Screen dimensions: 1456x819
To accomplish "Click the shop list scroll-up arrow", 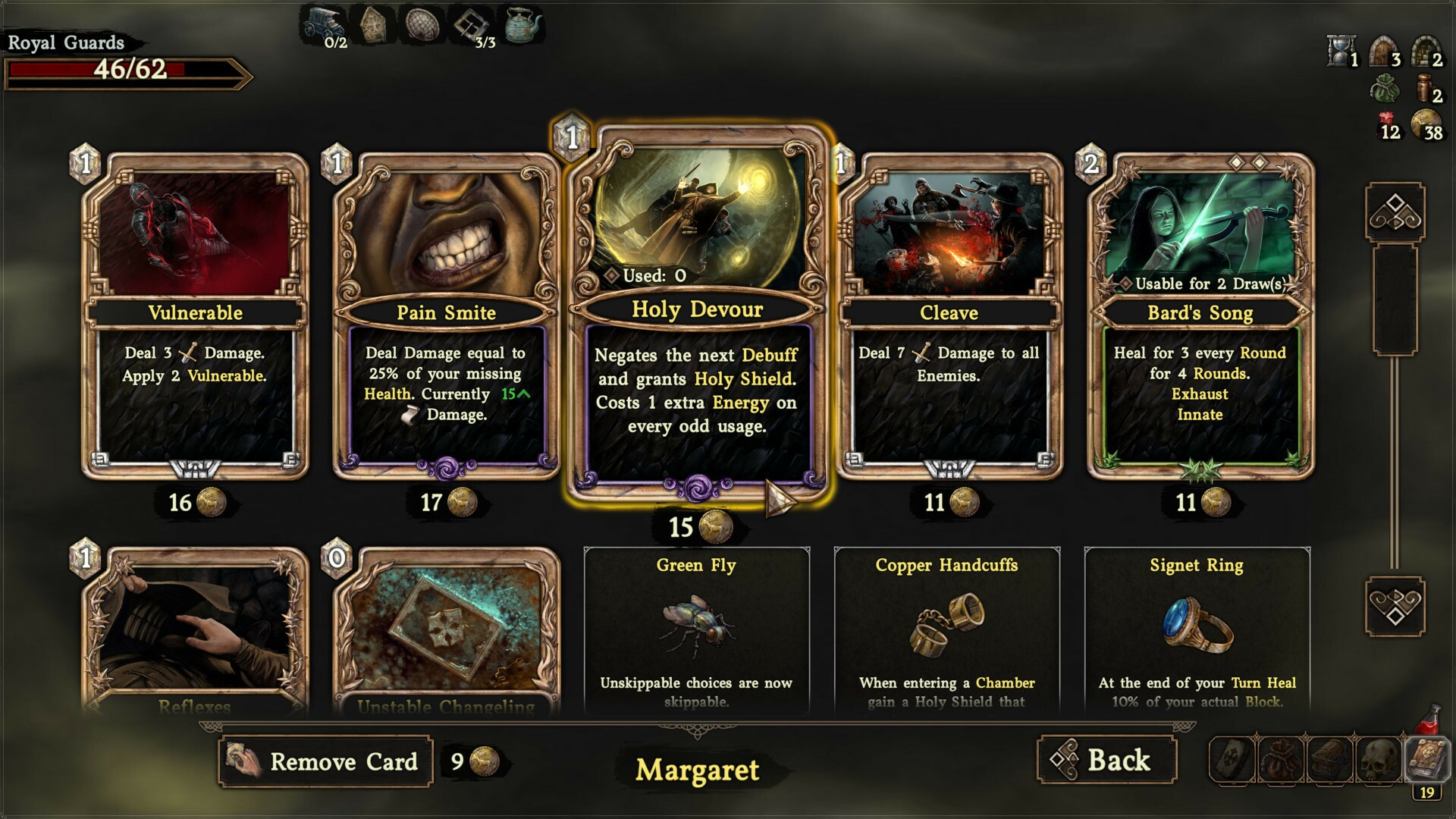I will tap(1395, 212).
